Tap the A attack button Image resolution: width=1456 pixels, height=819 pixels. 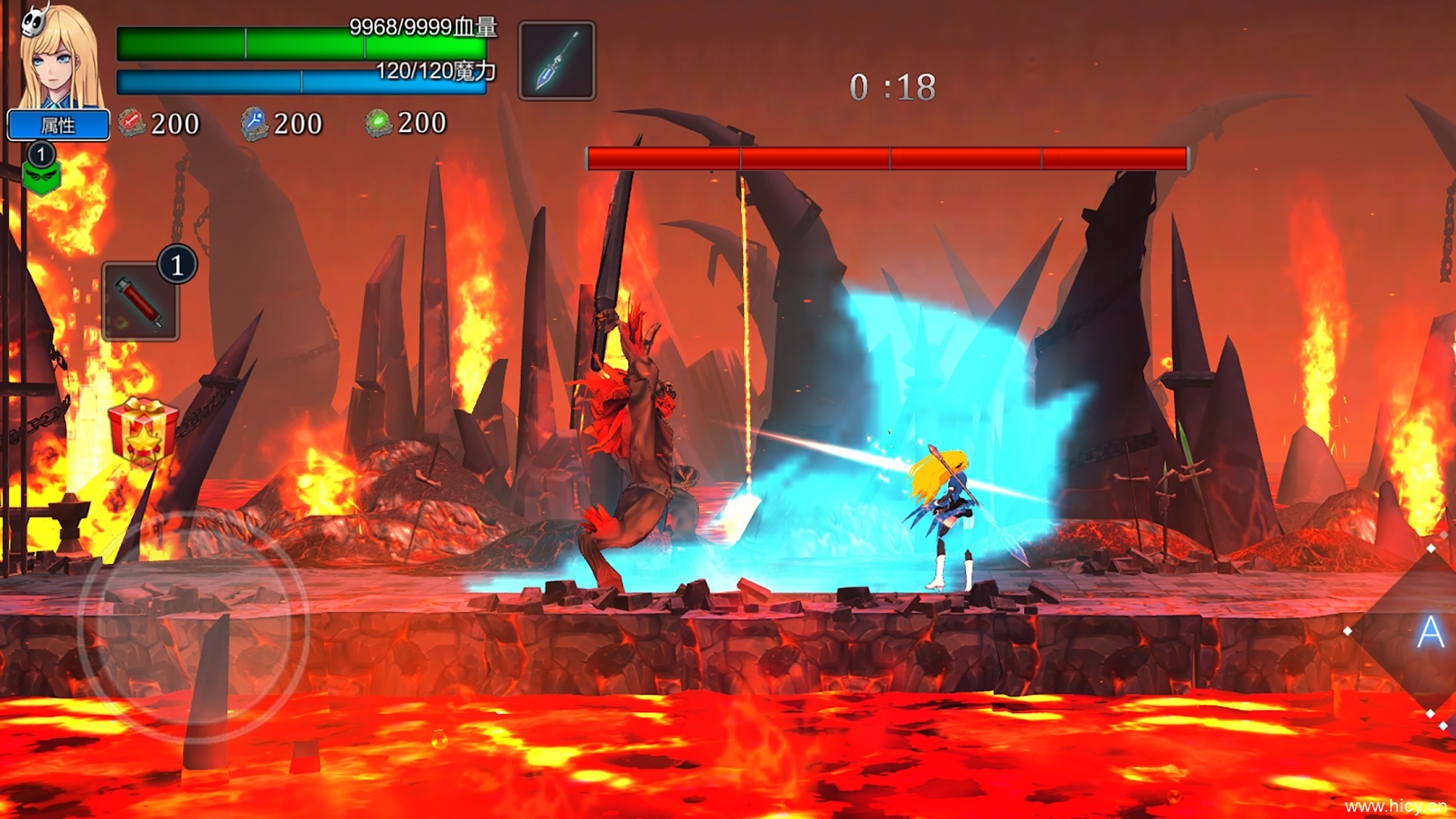pyautogui.click(x=1430, y=632)
